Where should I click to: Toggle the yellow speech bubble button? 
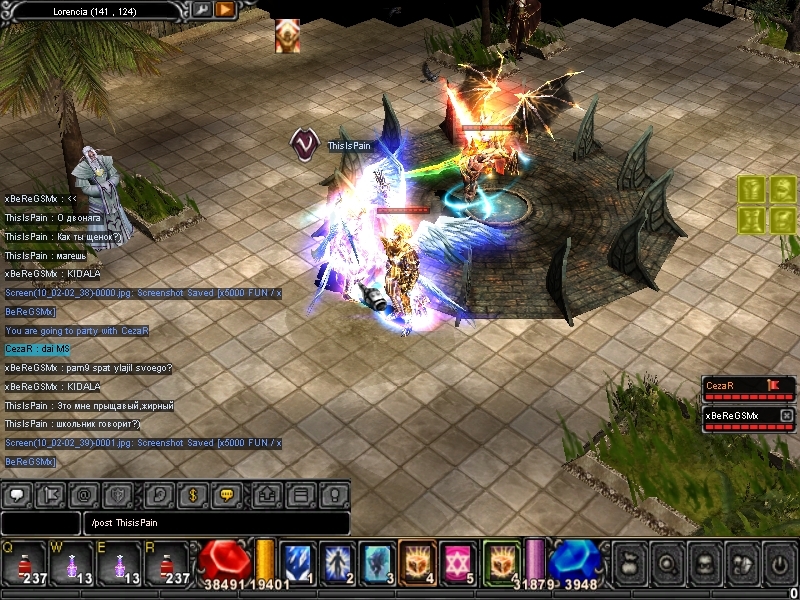pyautogui.click(x=226, y=494)
